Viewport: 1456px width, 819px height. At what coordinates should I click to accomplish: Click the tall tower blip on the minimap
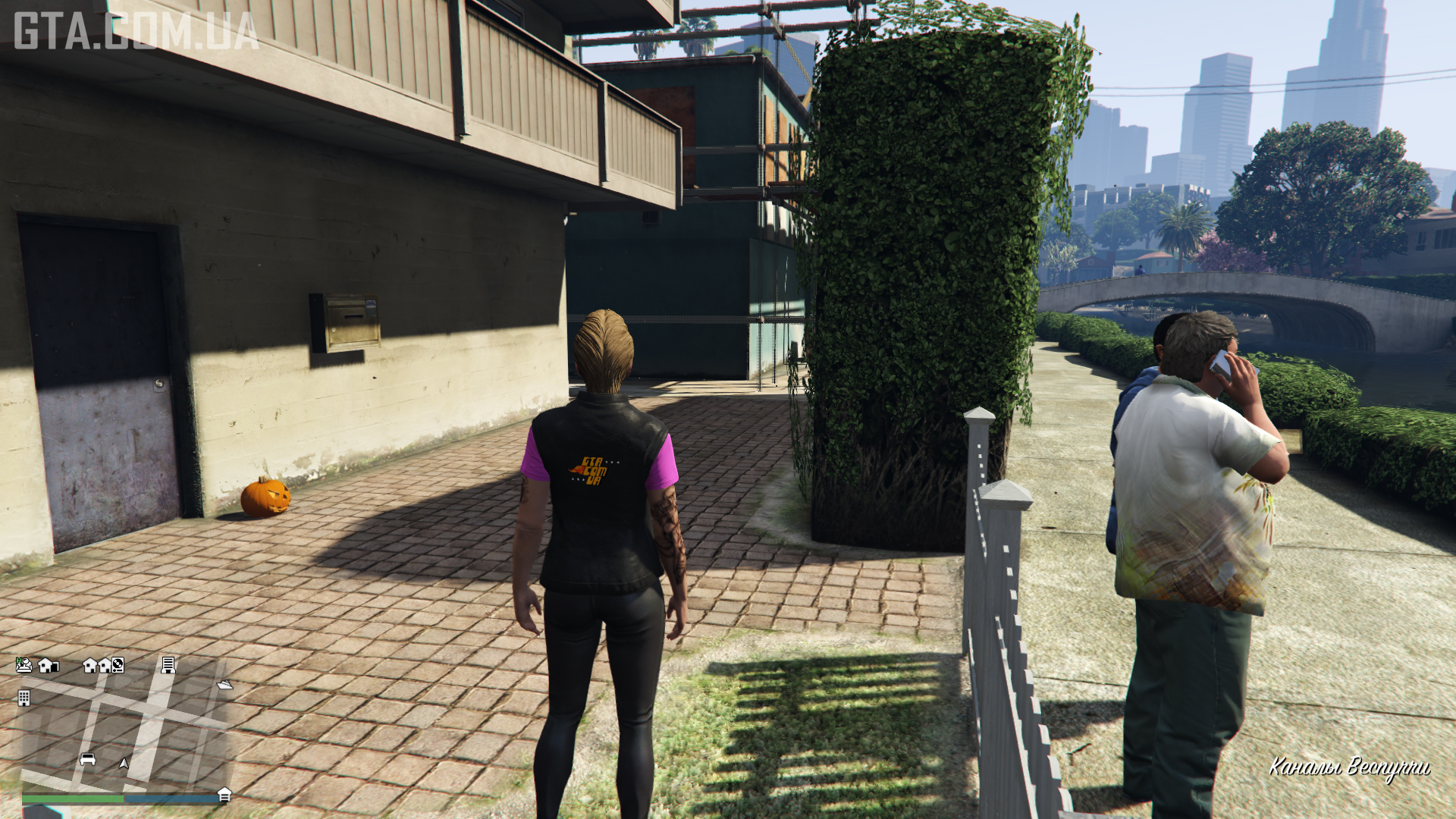168,665
